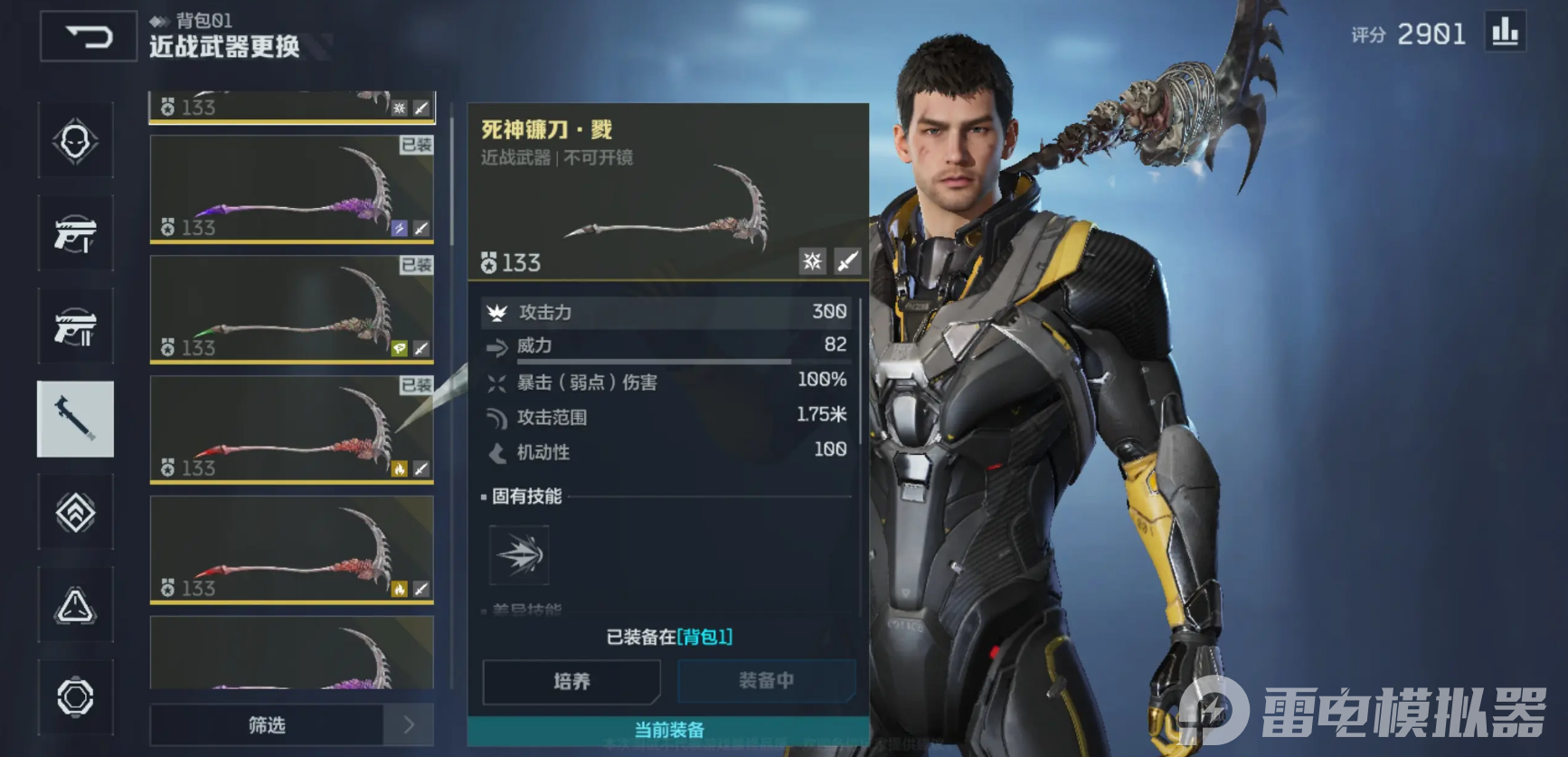The image size is (1568, 757).
Task: Toggle the lightning element badge on the purple scythe
Action: [398, 229]
